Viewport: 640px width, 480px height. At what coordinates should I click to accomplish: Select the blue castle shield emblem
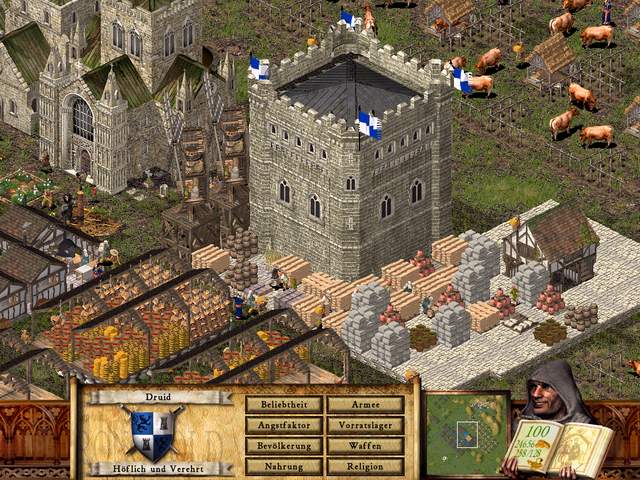tap(154, 434)
